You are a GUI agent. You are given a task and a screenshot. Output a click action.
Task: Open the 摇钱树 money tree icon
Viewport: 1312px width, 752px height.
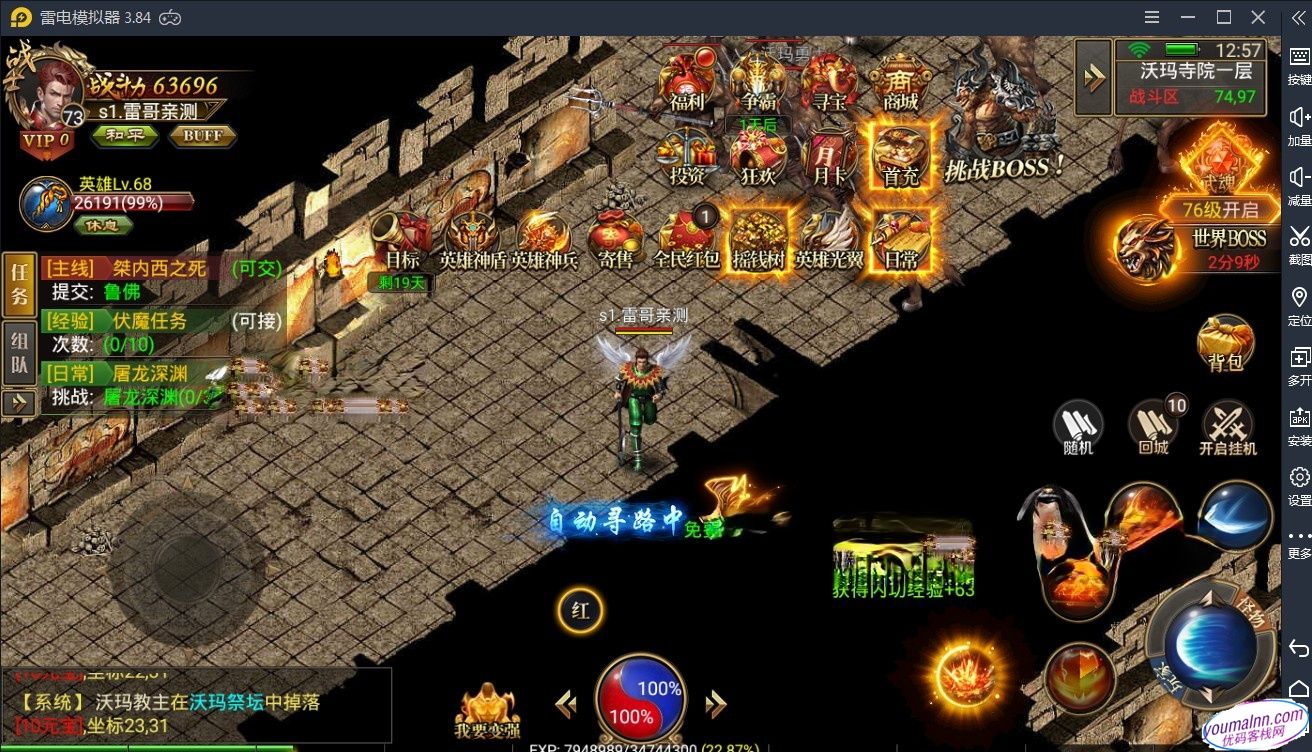[757, 240]
